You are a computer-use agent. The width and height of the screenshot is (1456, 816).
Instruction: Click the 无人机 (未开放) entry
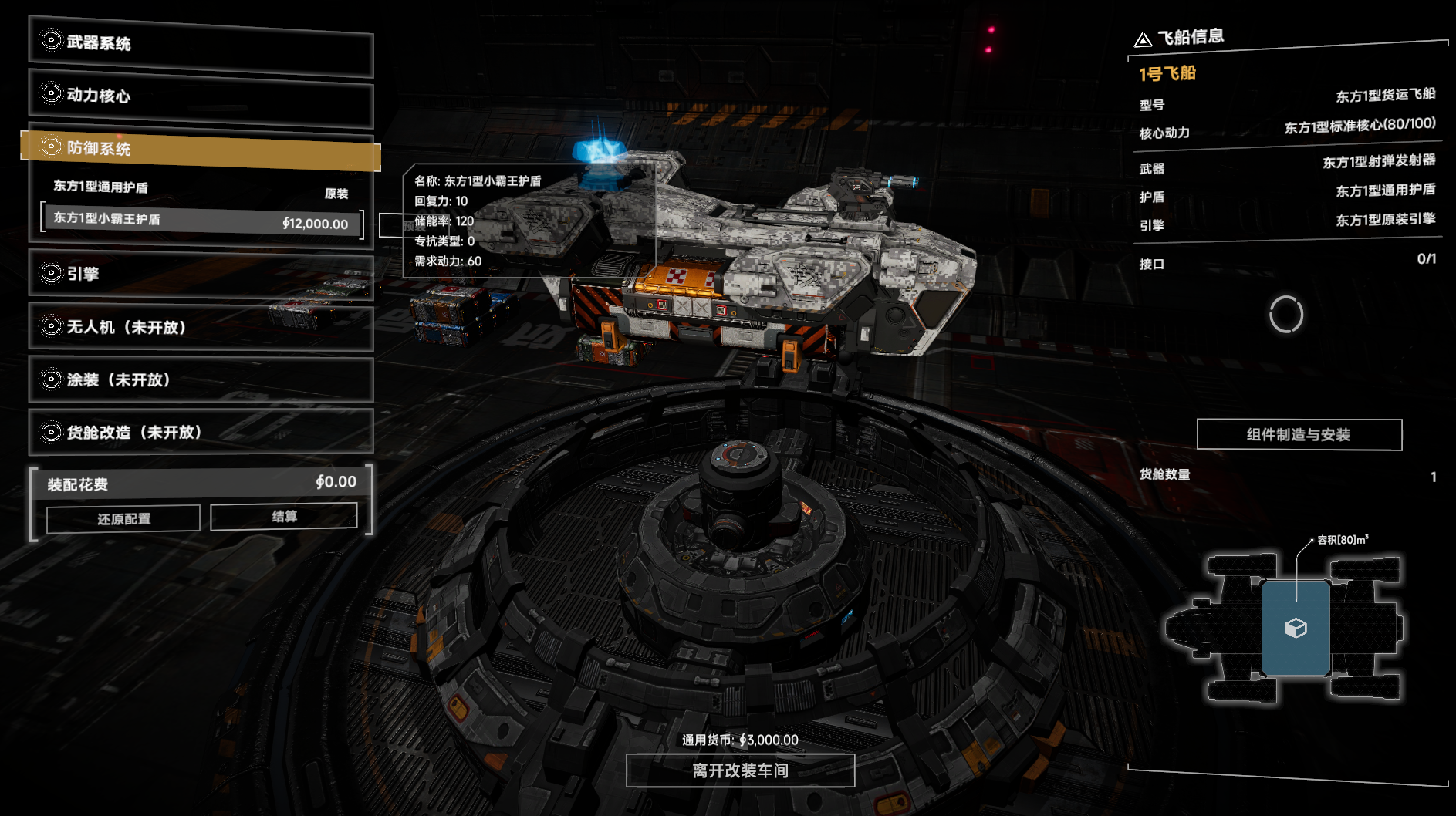coord(201,327)
